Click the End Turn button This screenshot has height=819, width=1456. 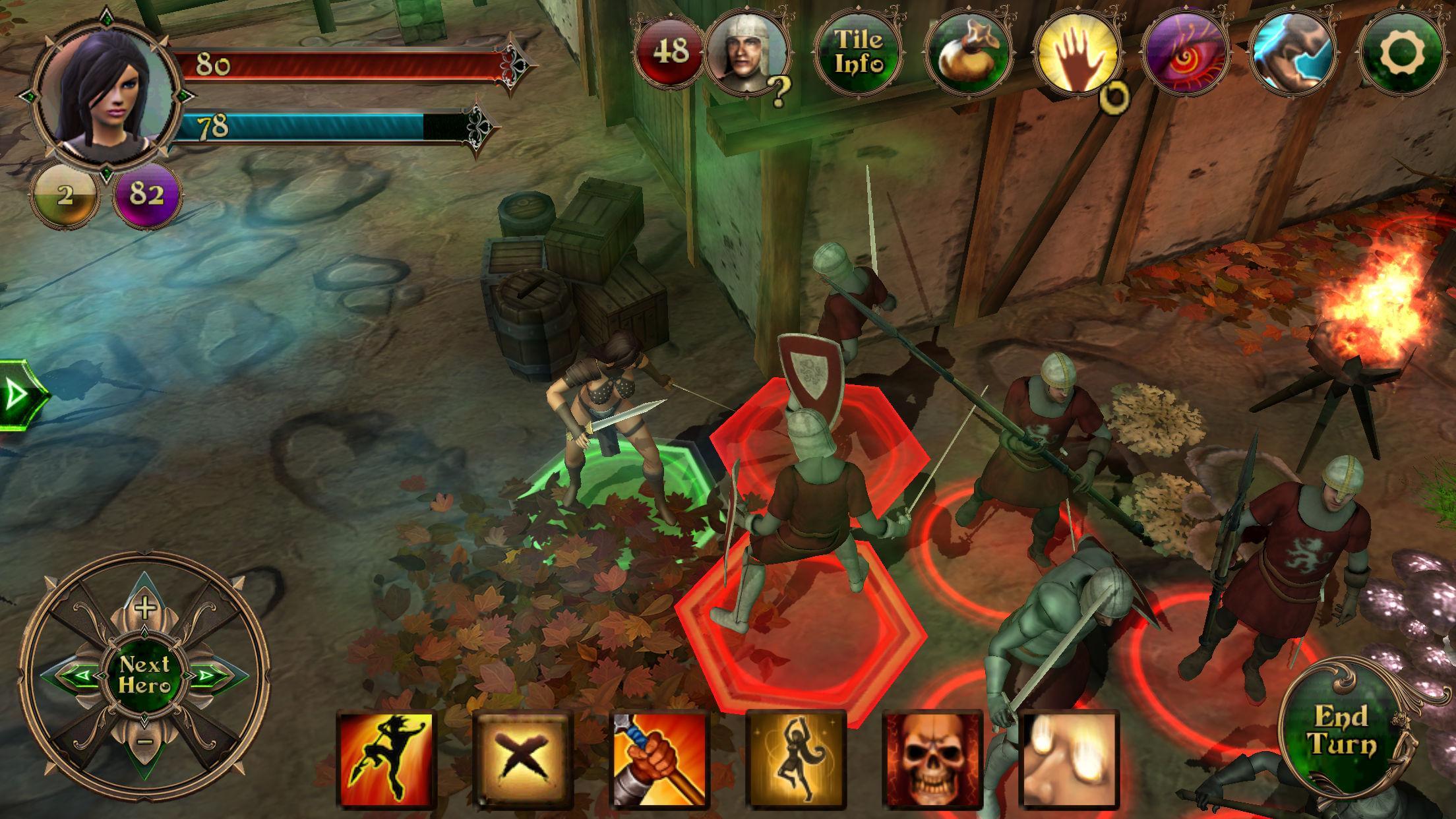1341,729
